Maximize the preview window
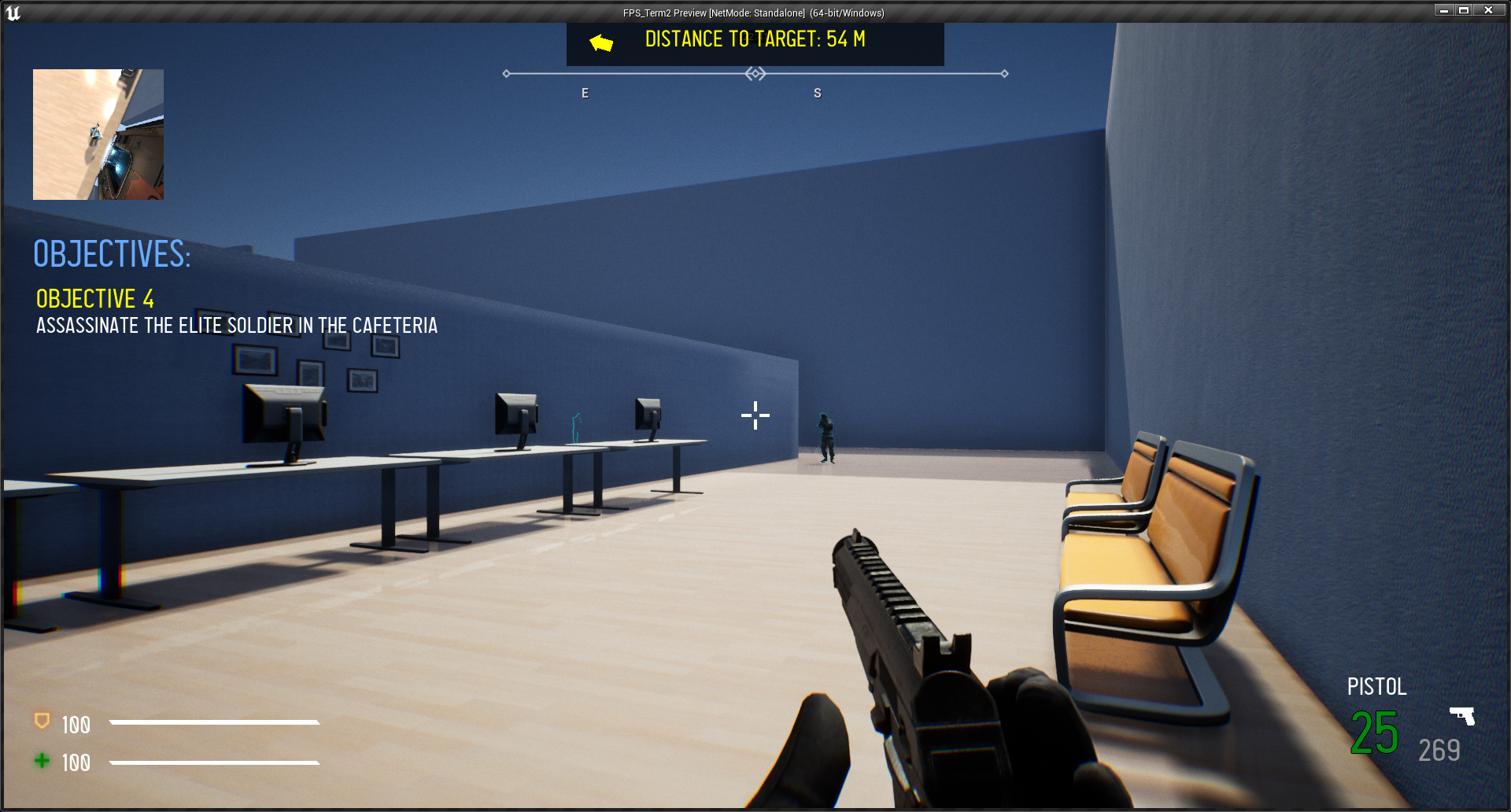The width and height of the screenshot is (1511, 812). [x=1465, y=10]
